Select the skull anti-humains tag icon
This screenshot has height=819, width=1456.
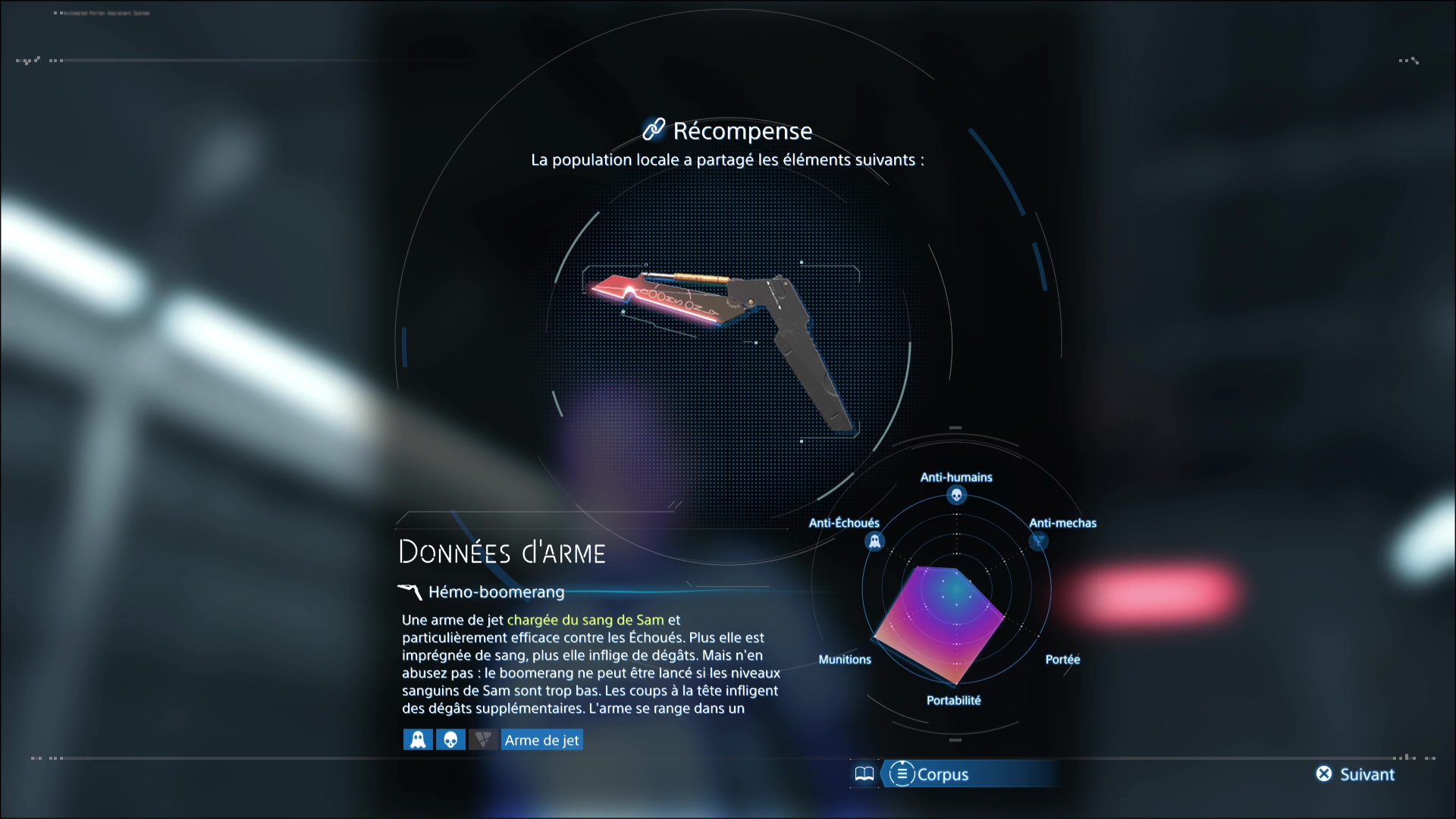tap(450, 739)
